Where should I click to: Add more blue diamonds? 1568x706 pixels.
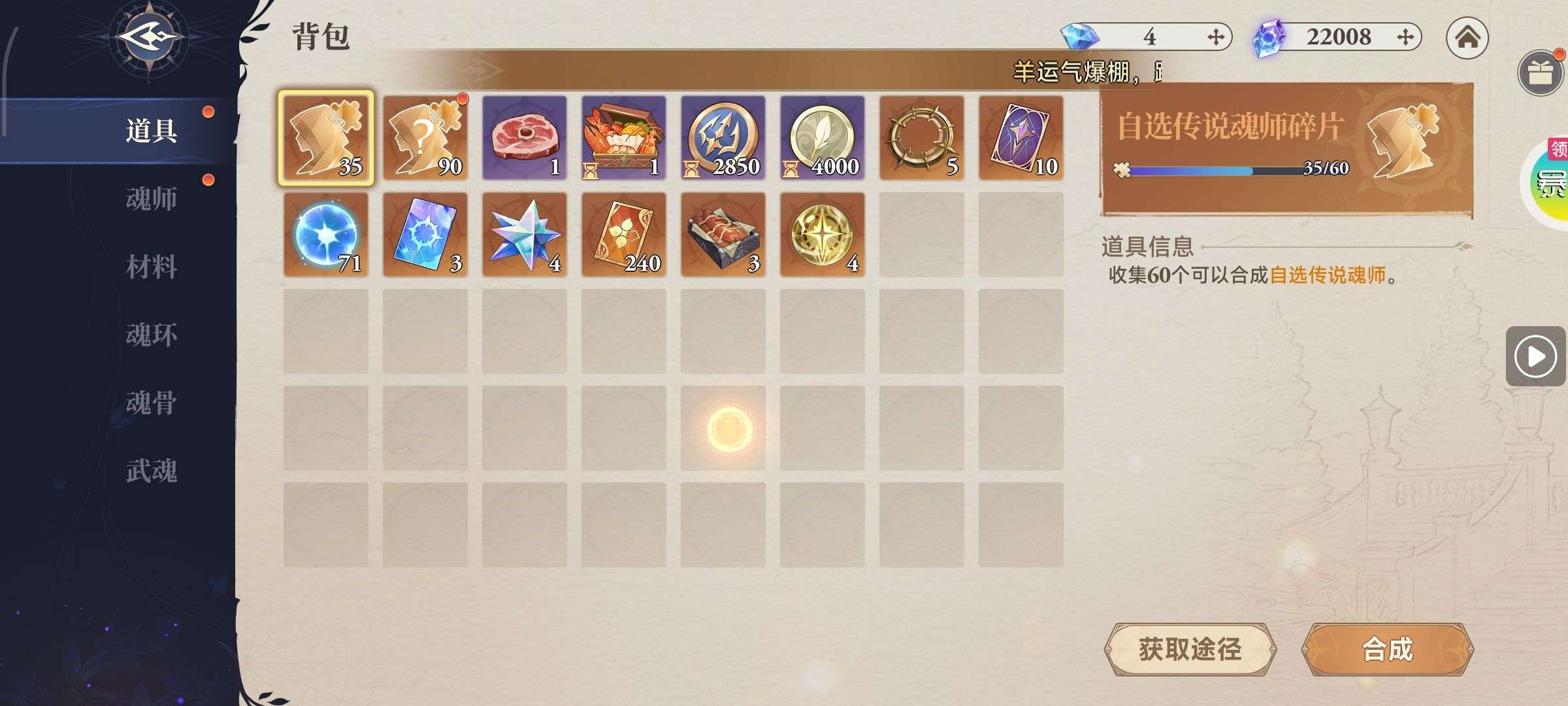(1215, 37)
